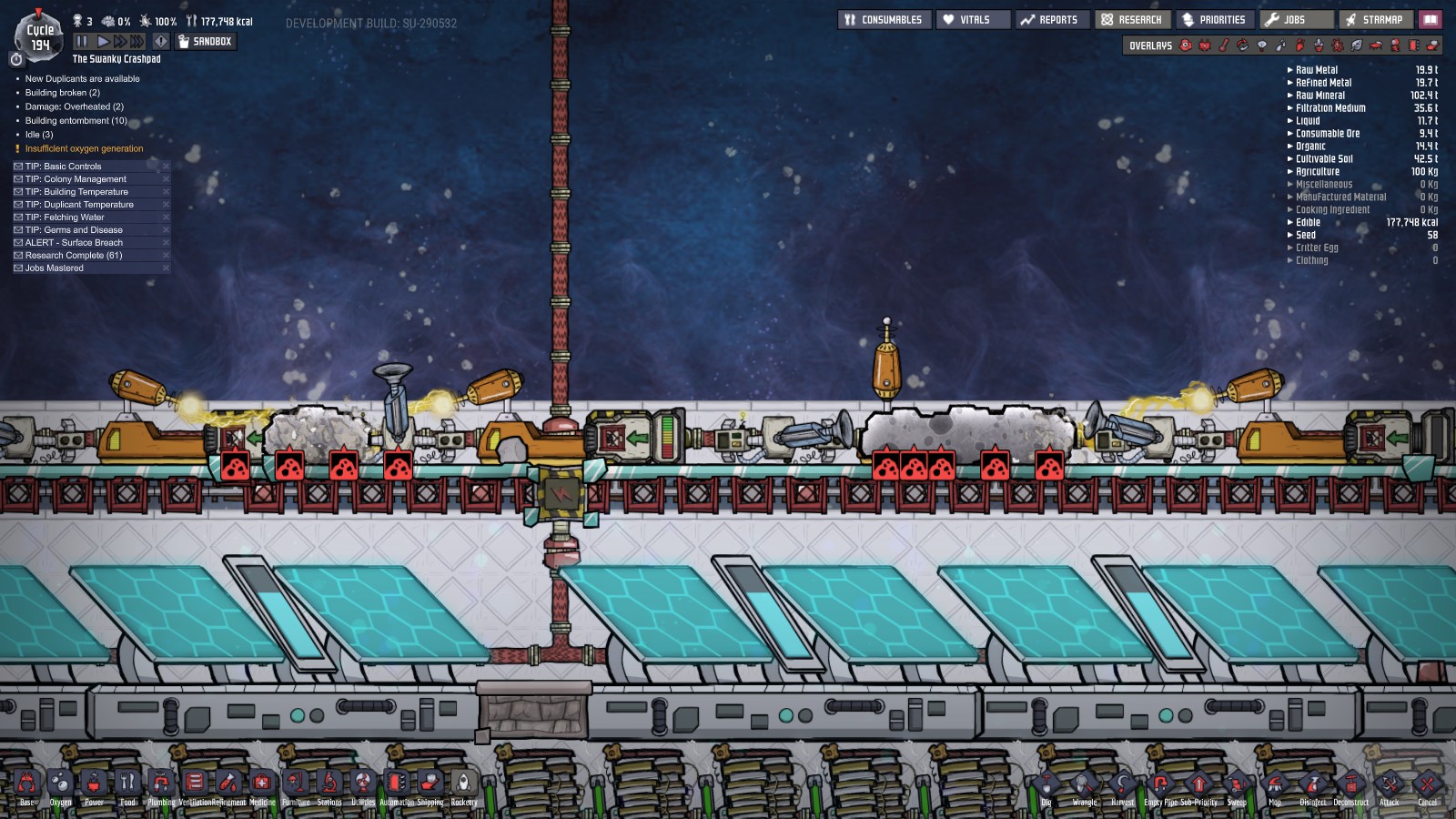Open the Rocketry build category
1456x819 pixels.
[x=464, y=784]
